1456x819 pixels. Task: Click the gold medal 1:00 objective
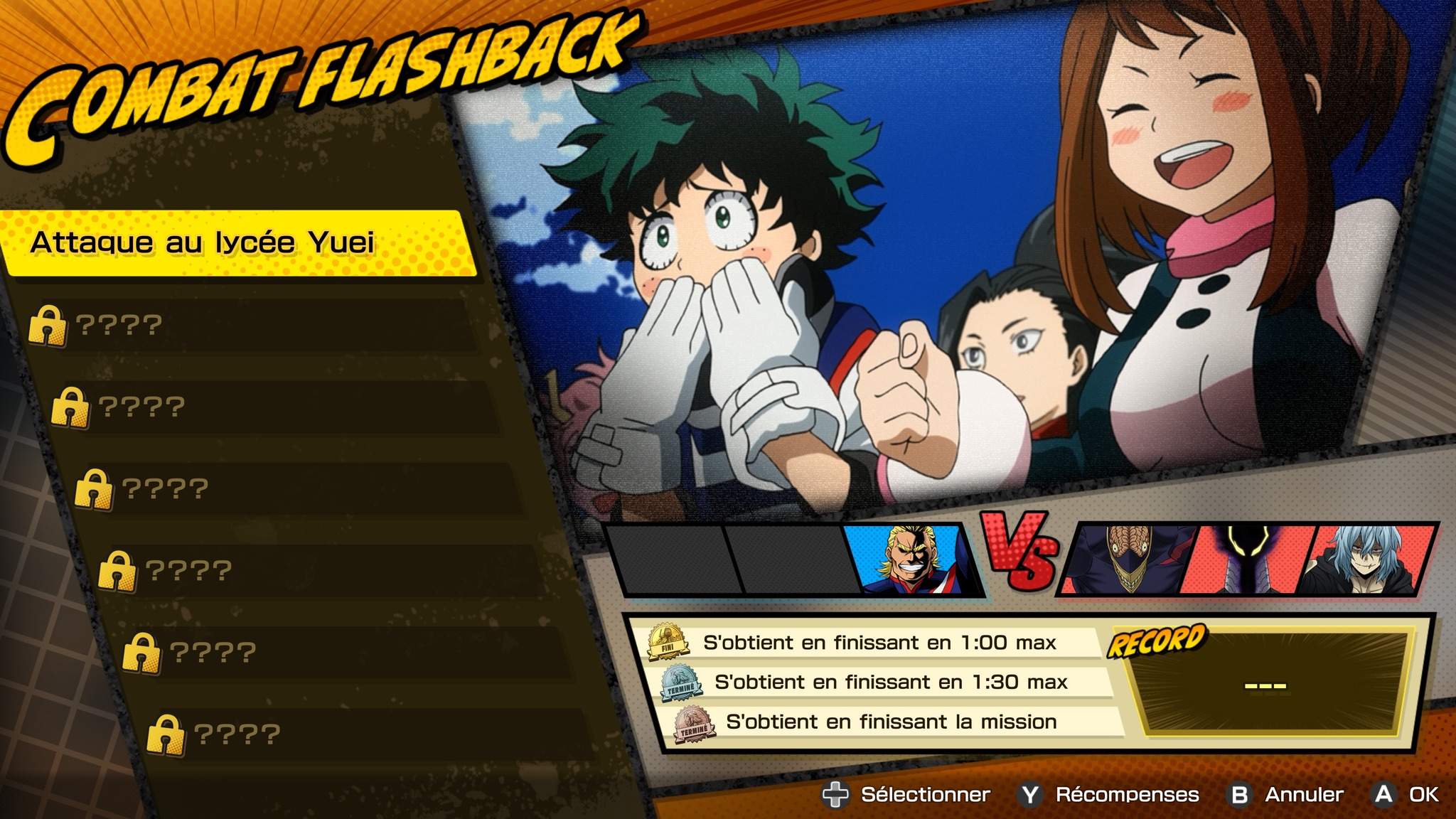click(x=871, y=643)
